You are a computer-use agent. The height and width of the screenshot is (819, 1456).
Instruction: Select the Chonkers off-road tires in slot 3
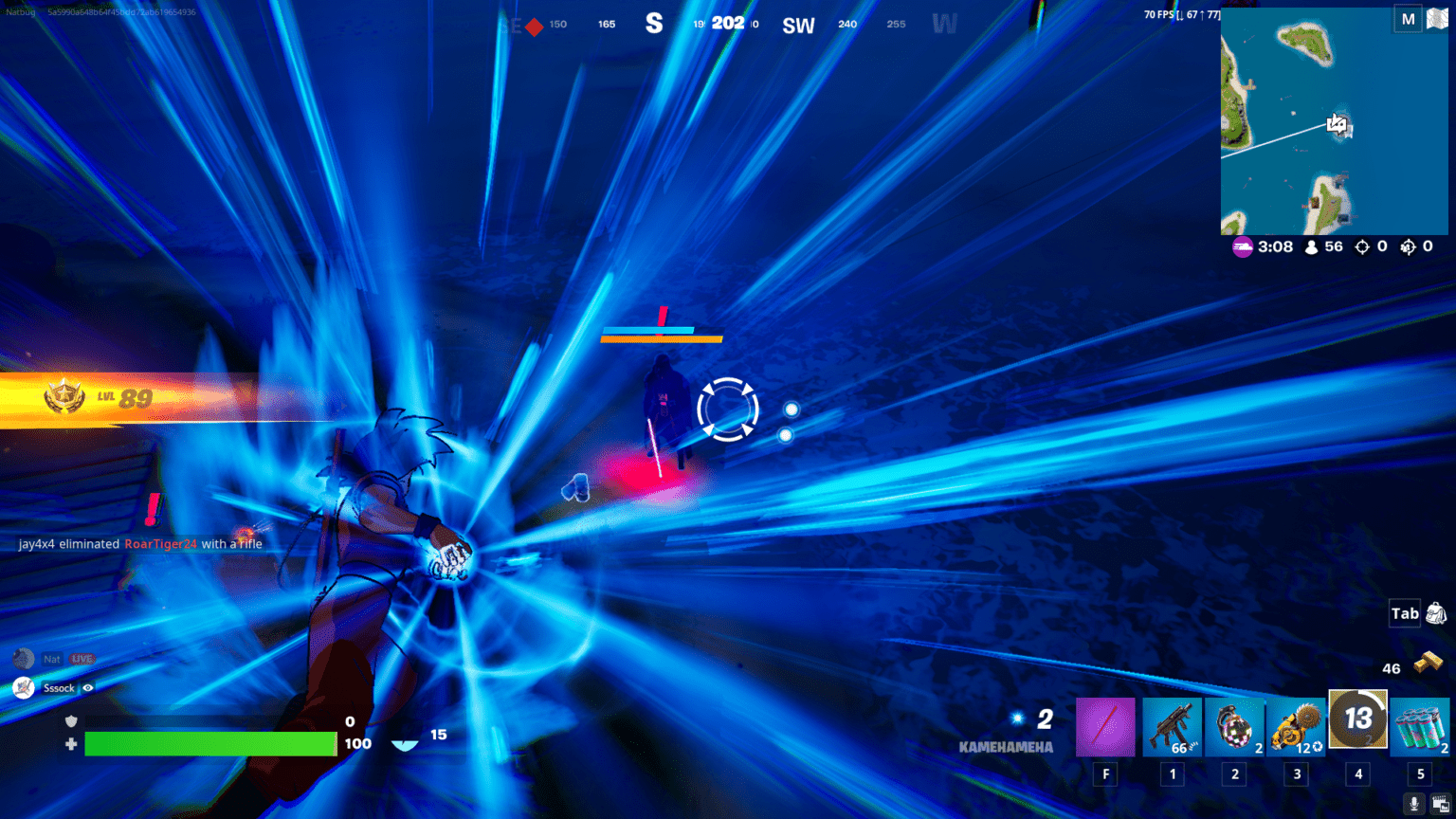coord(1297,726)
